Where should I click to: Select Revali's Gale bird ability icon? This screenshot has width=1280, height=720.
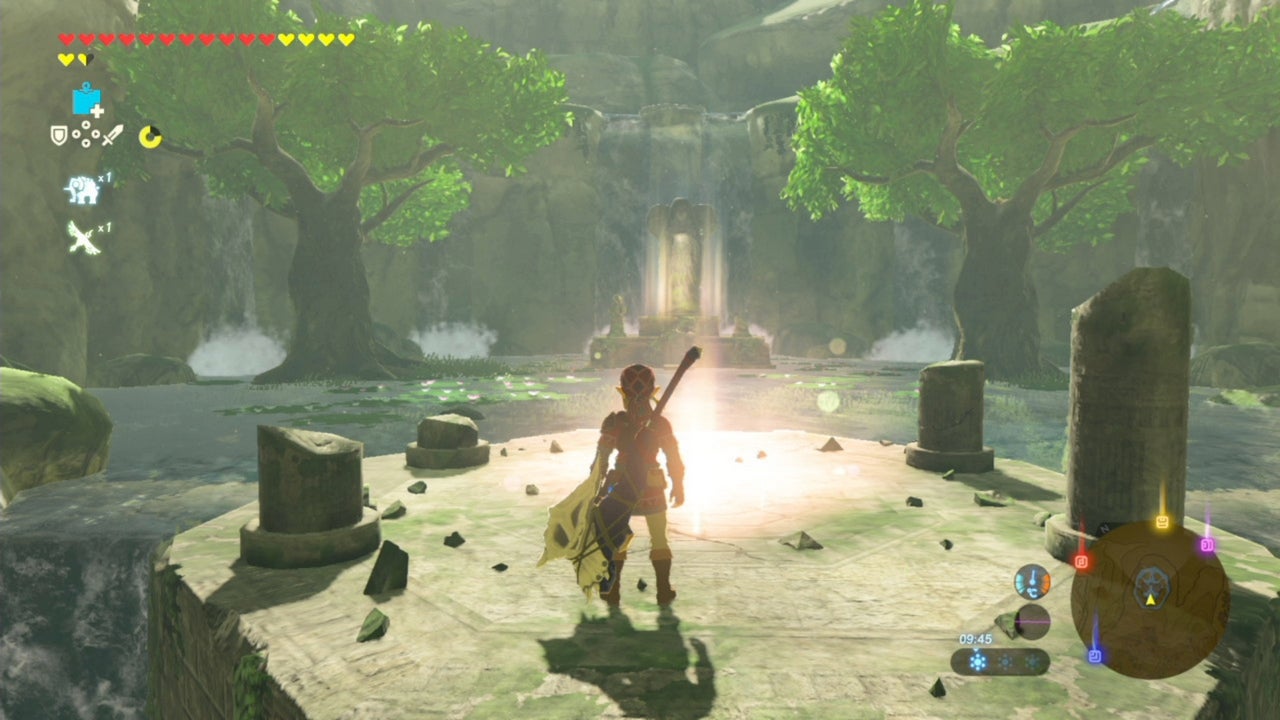(84, 238)
